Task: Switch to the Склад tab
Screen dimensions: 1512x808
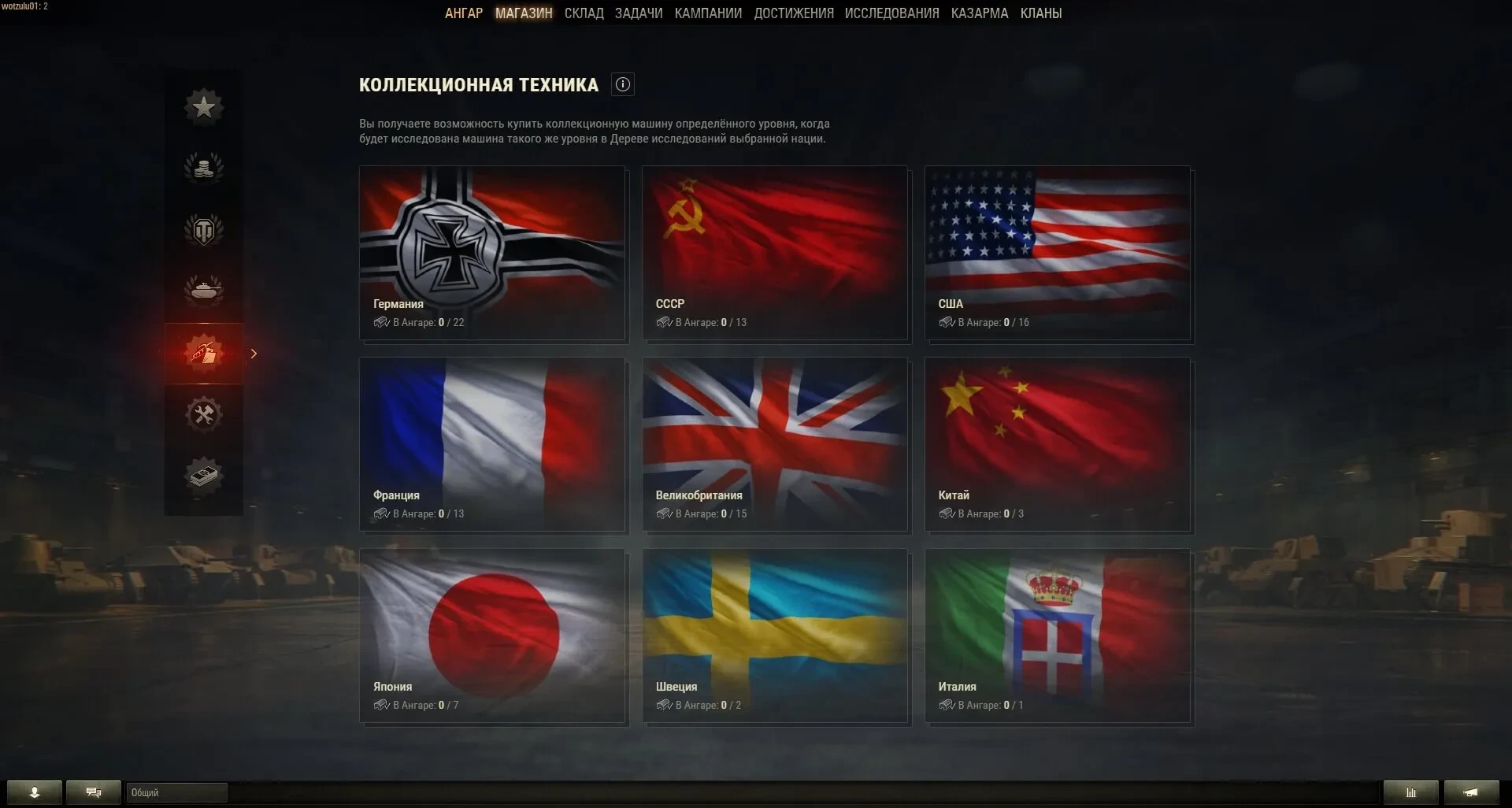Action: [584, 13]
